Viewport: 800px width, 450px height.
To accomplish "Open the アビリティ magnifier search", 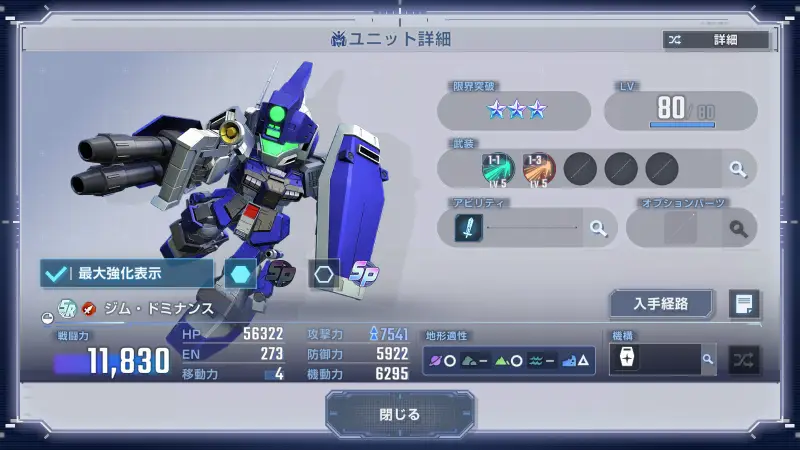I will (x=598, y=229).
